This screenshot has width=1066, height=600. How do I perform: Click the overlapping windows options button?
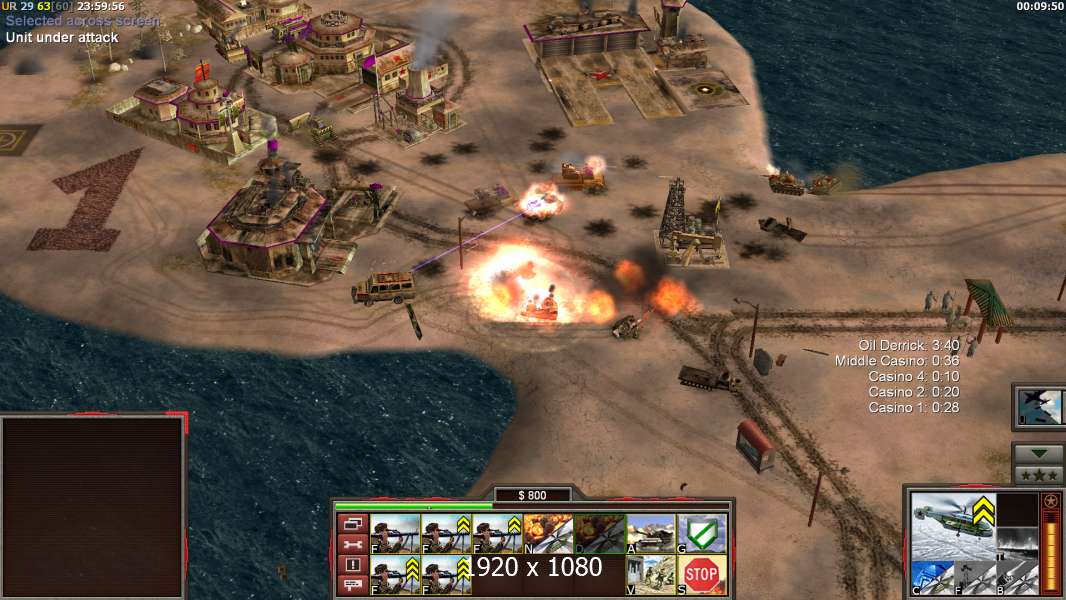(353, 523)
